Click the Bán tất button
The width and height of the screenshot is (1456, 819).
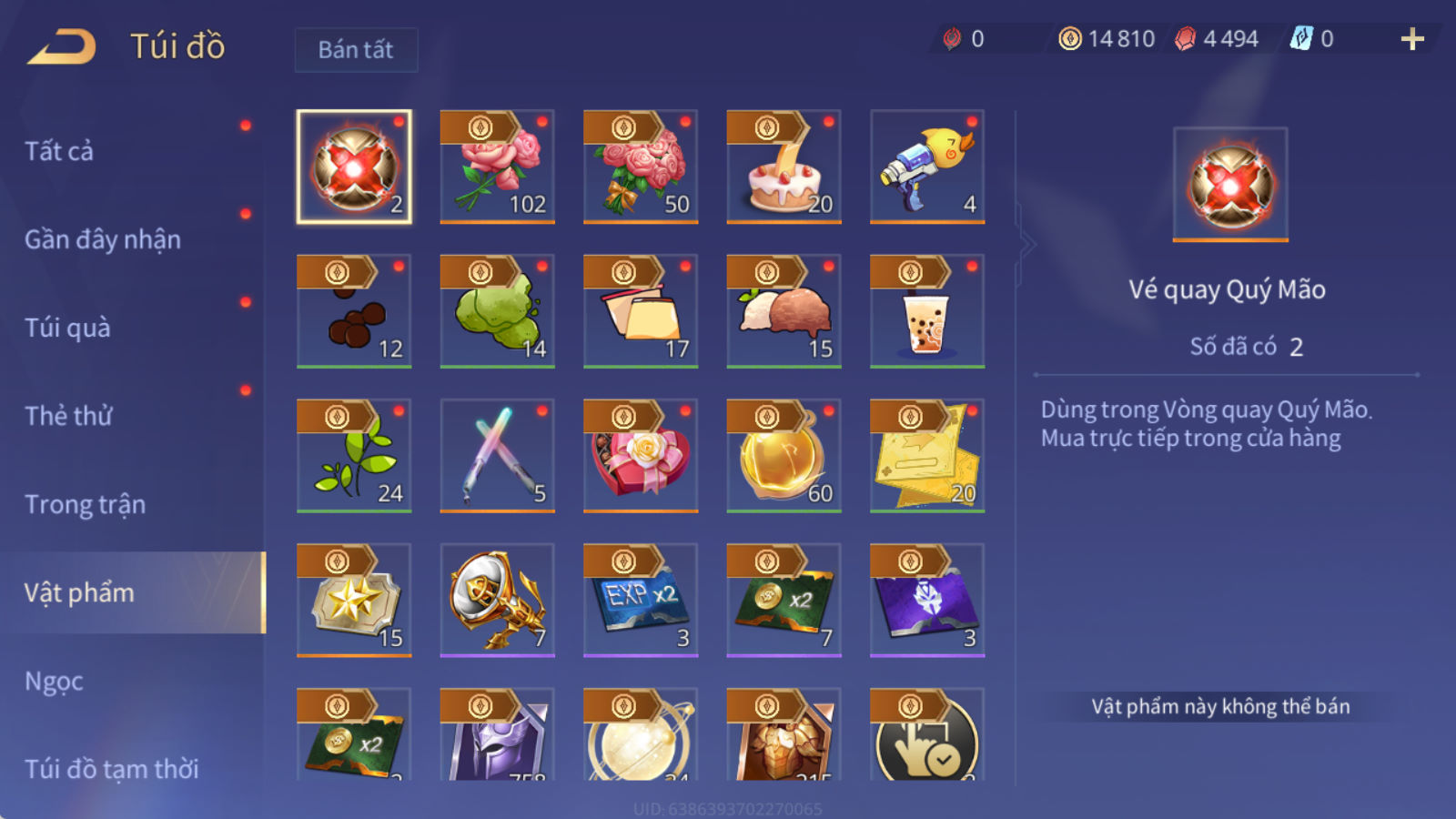[x=356, y=49]
